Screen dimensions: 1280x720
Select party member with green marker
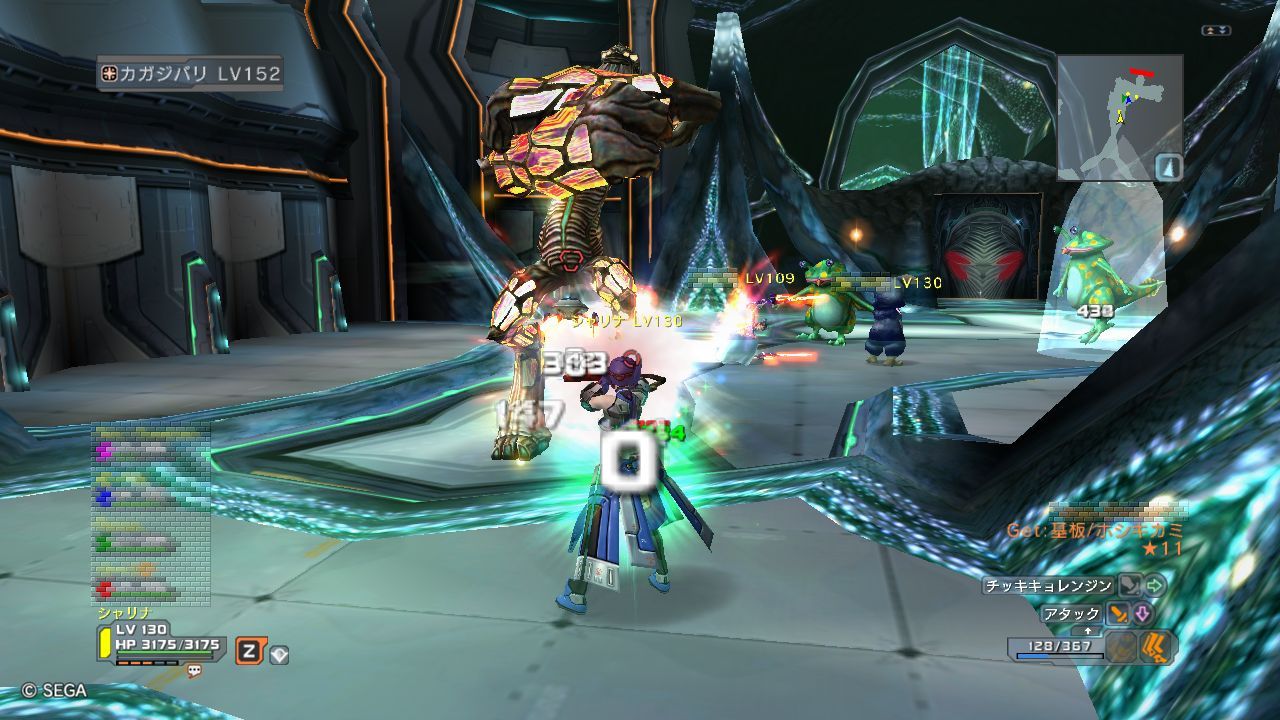(150, 543)
